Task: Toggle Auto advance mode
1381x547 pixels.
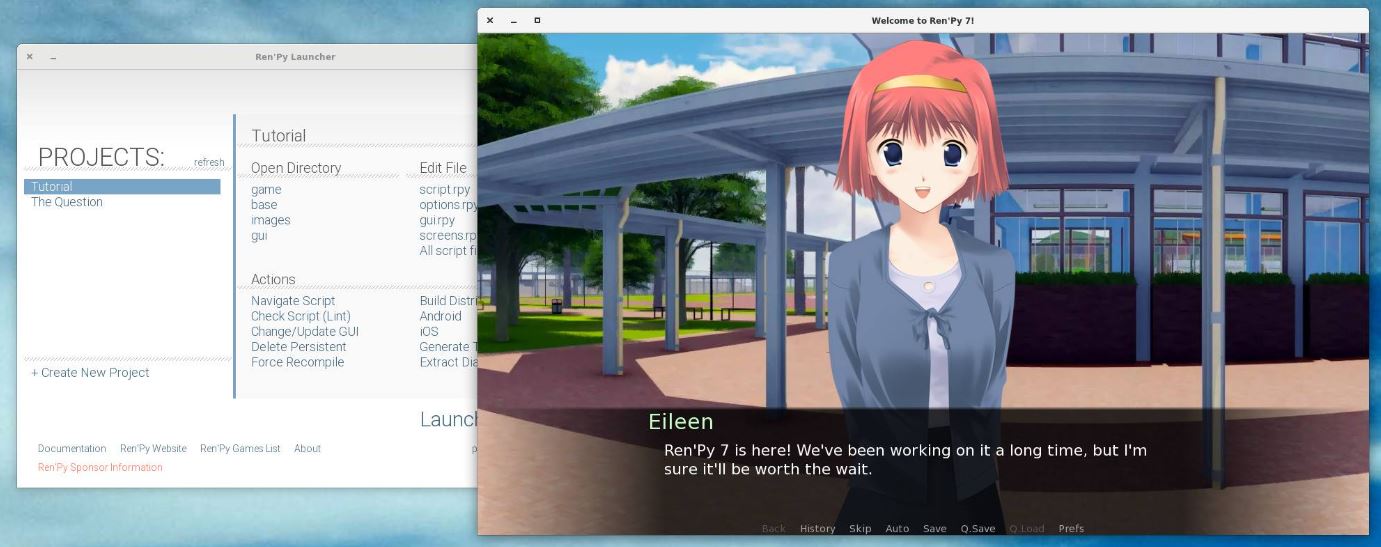Action: pos(897,529)
